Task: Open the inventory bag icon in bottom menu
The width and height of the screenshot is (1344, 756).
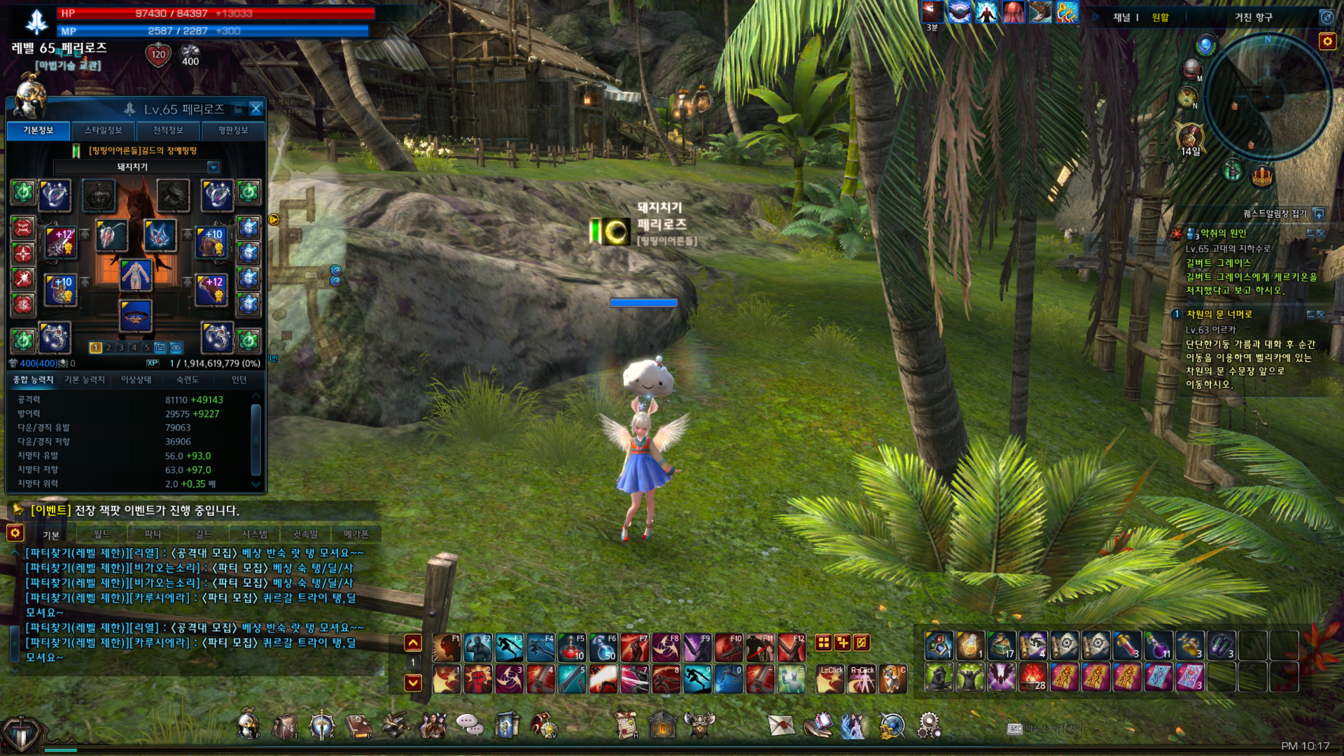Action: coord(284,725)
